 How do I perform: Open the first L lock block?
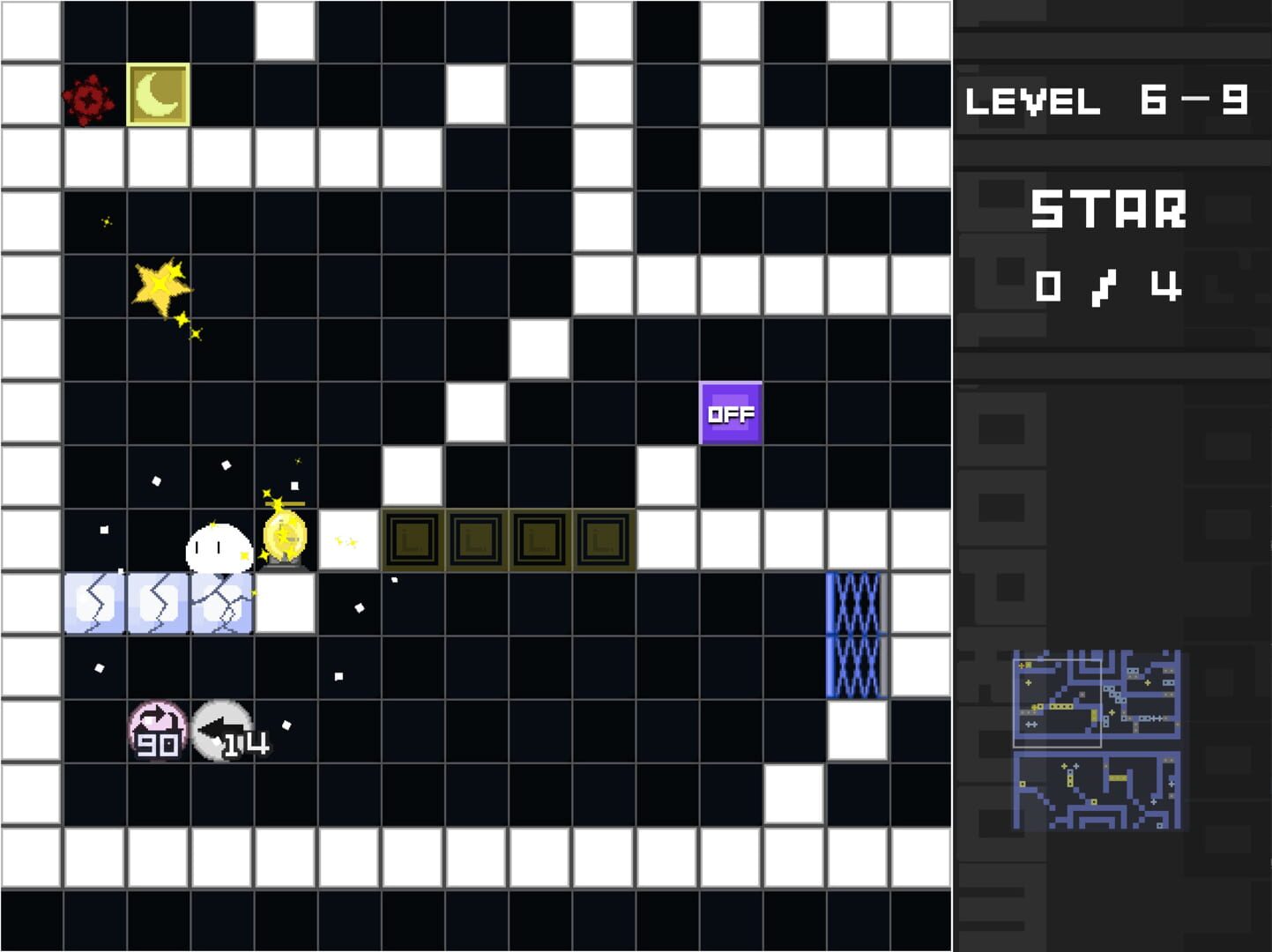(412, 539)
